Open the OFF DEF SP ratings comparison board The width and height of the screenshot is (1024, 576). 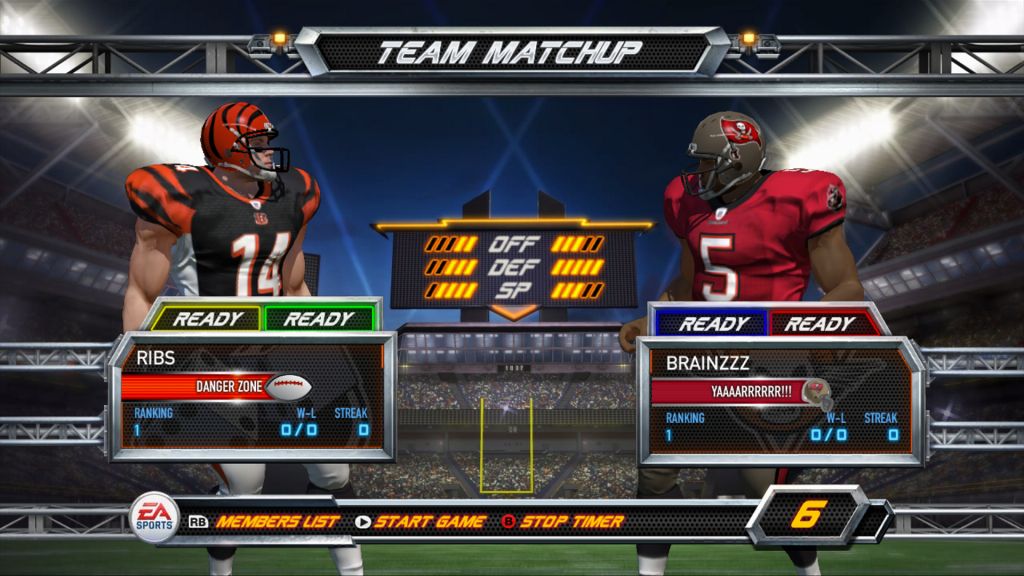tap(514, 268)
